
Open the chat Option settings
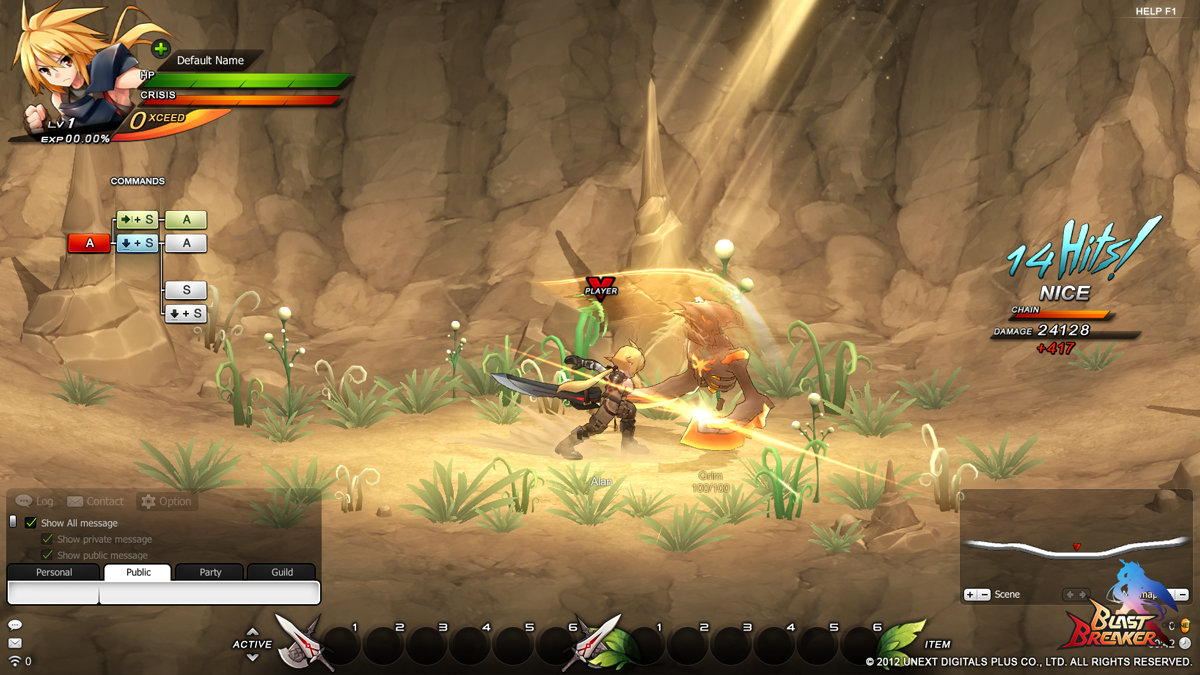[166, 501]
